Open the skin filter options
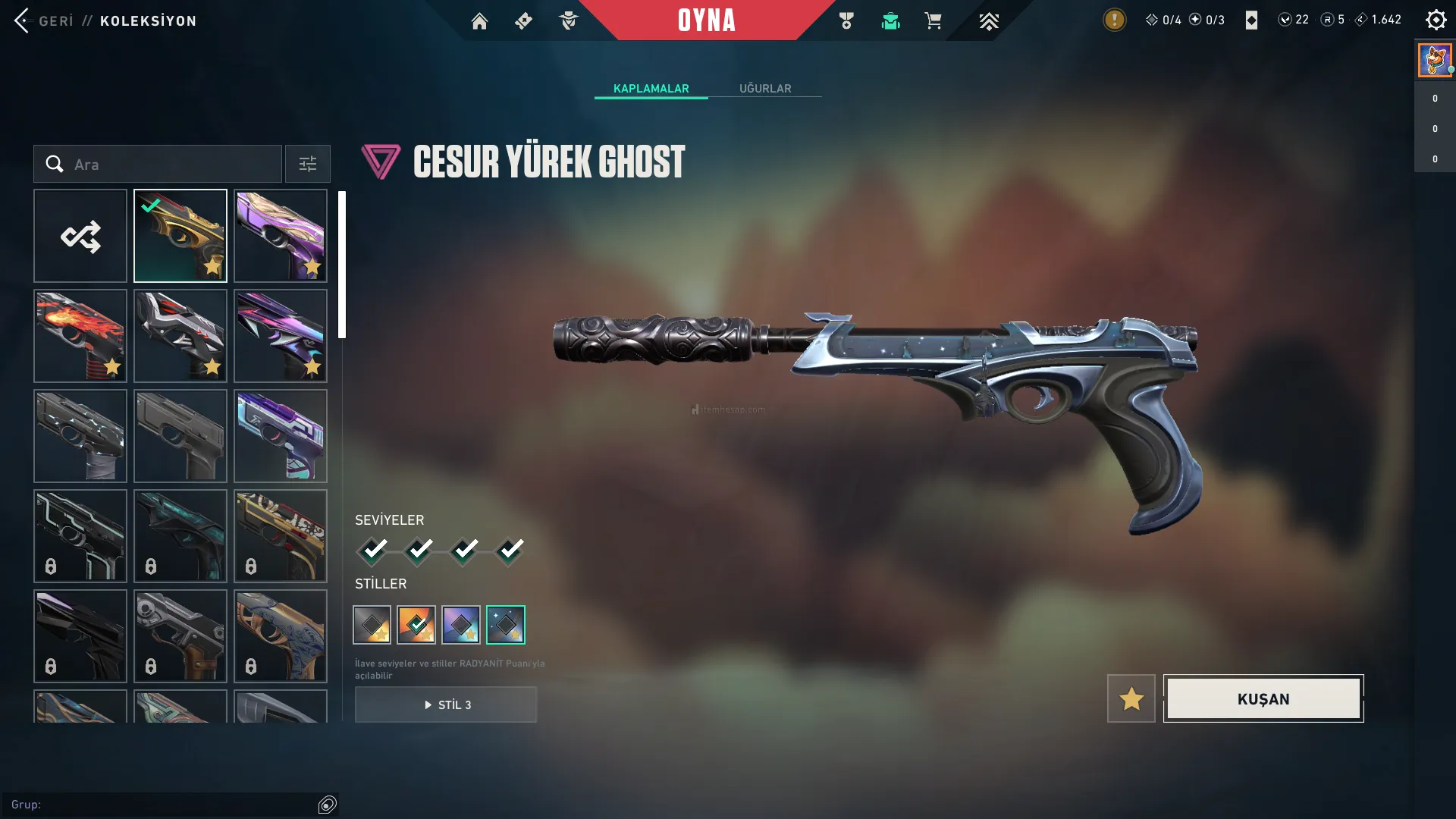 point(307,165)
